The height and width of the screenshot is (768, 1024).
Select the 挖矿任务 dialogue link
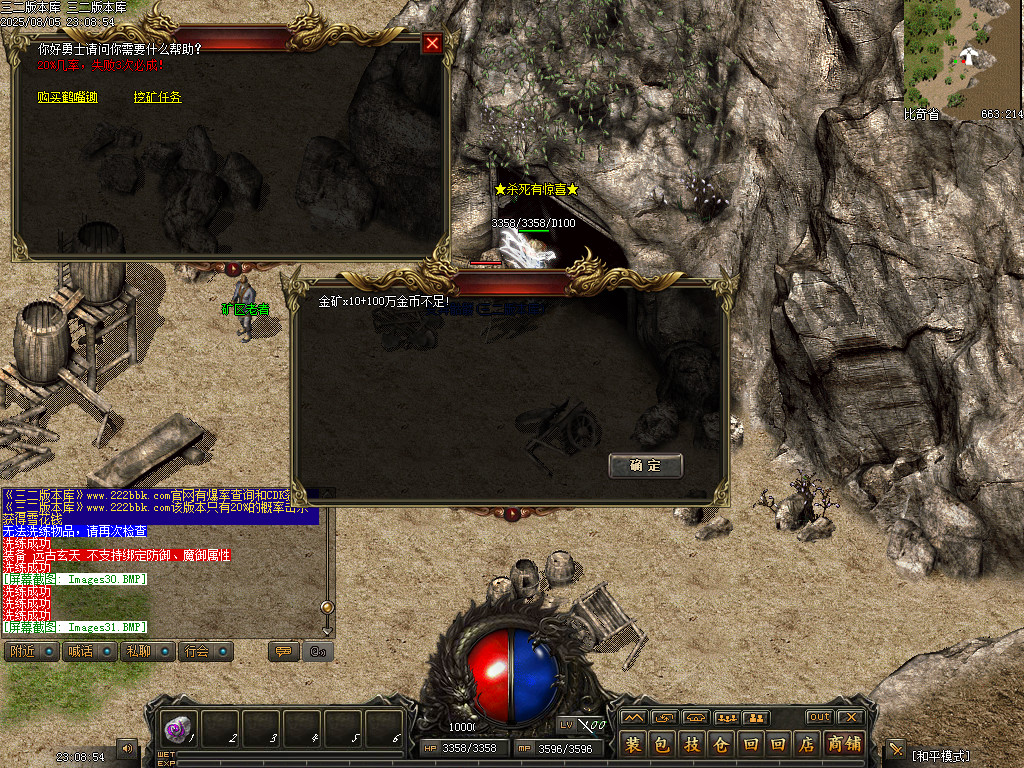point(158,98)
